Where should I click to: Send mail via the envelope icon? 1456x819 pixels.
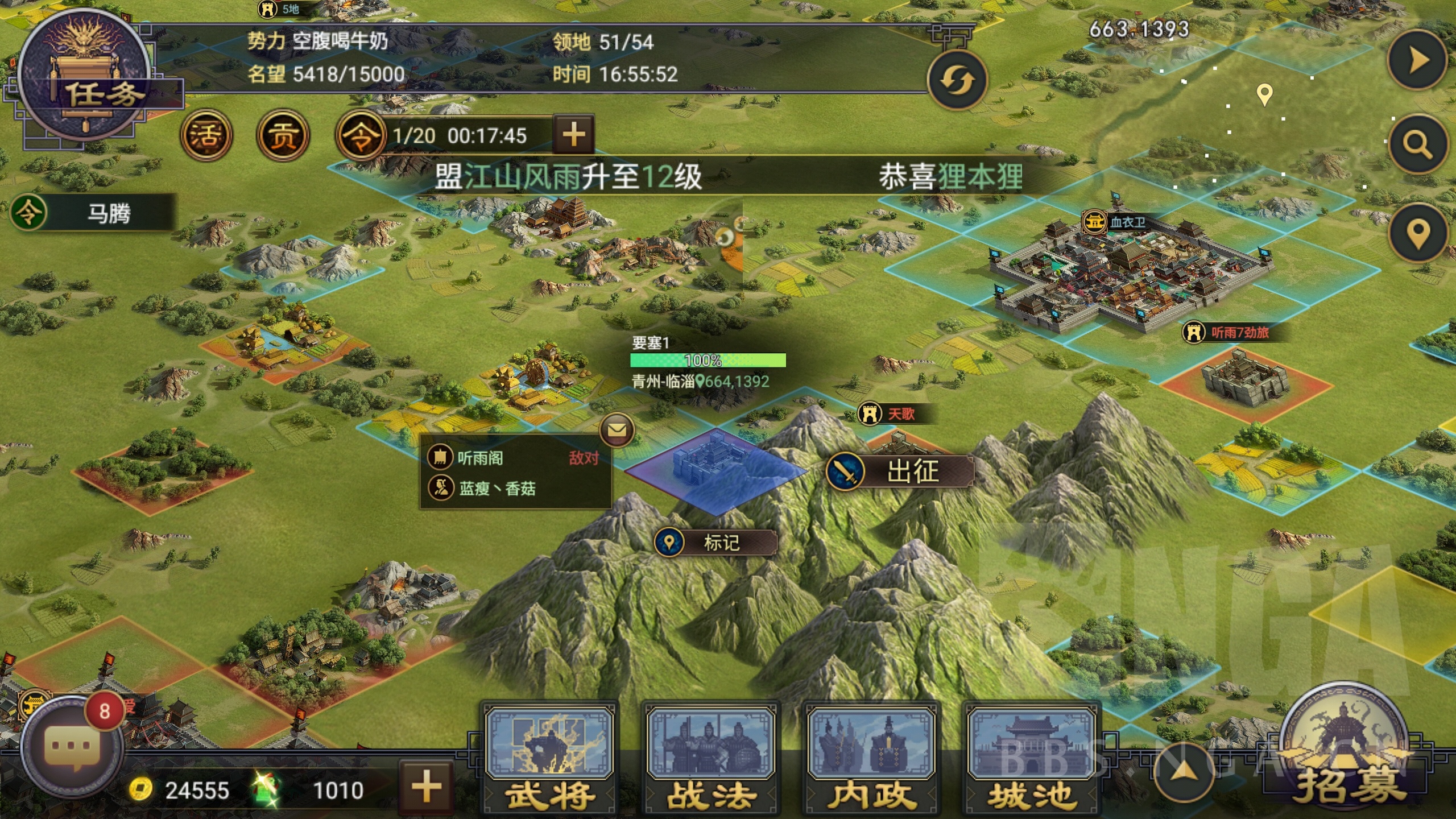(x=617, y=430)
